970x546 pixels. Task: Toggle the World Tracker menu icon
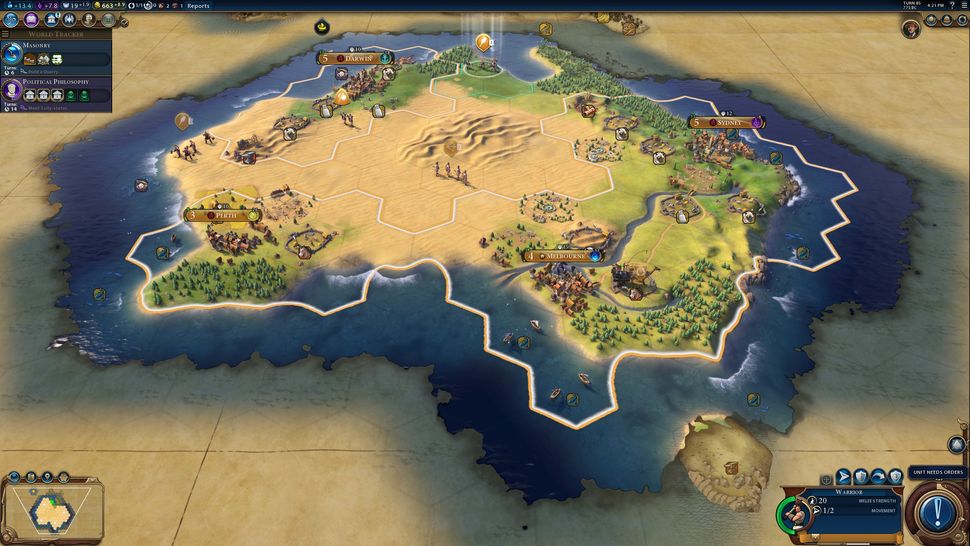(x=5, y=35)
